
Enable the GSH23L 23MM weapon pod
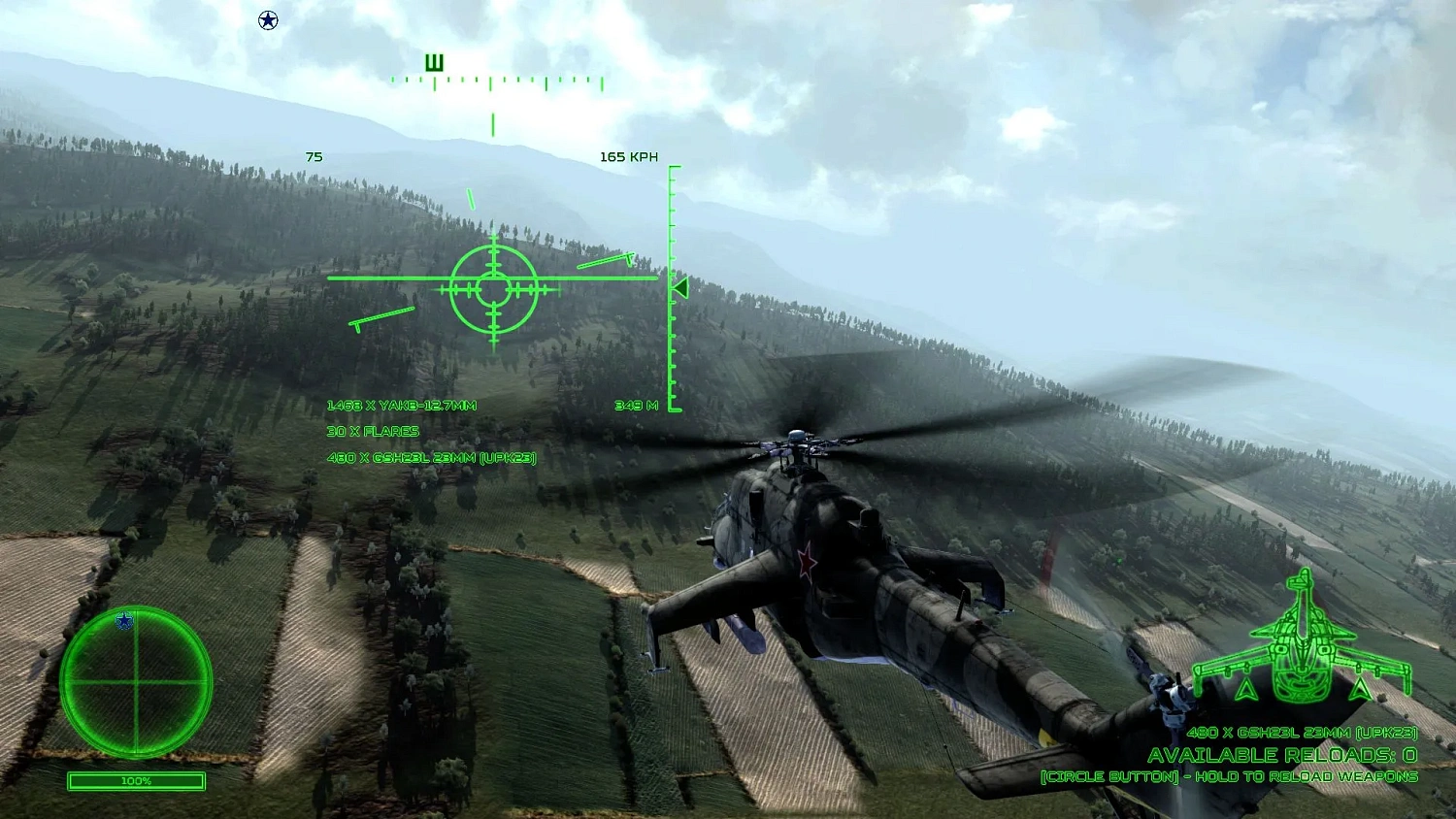coord(434,458)
